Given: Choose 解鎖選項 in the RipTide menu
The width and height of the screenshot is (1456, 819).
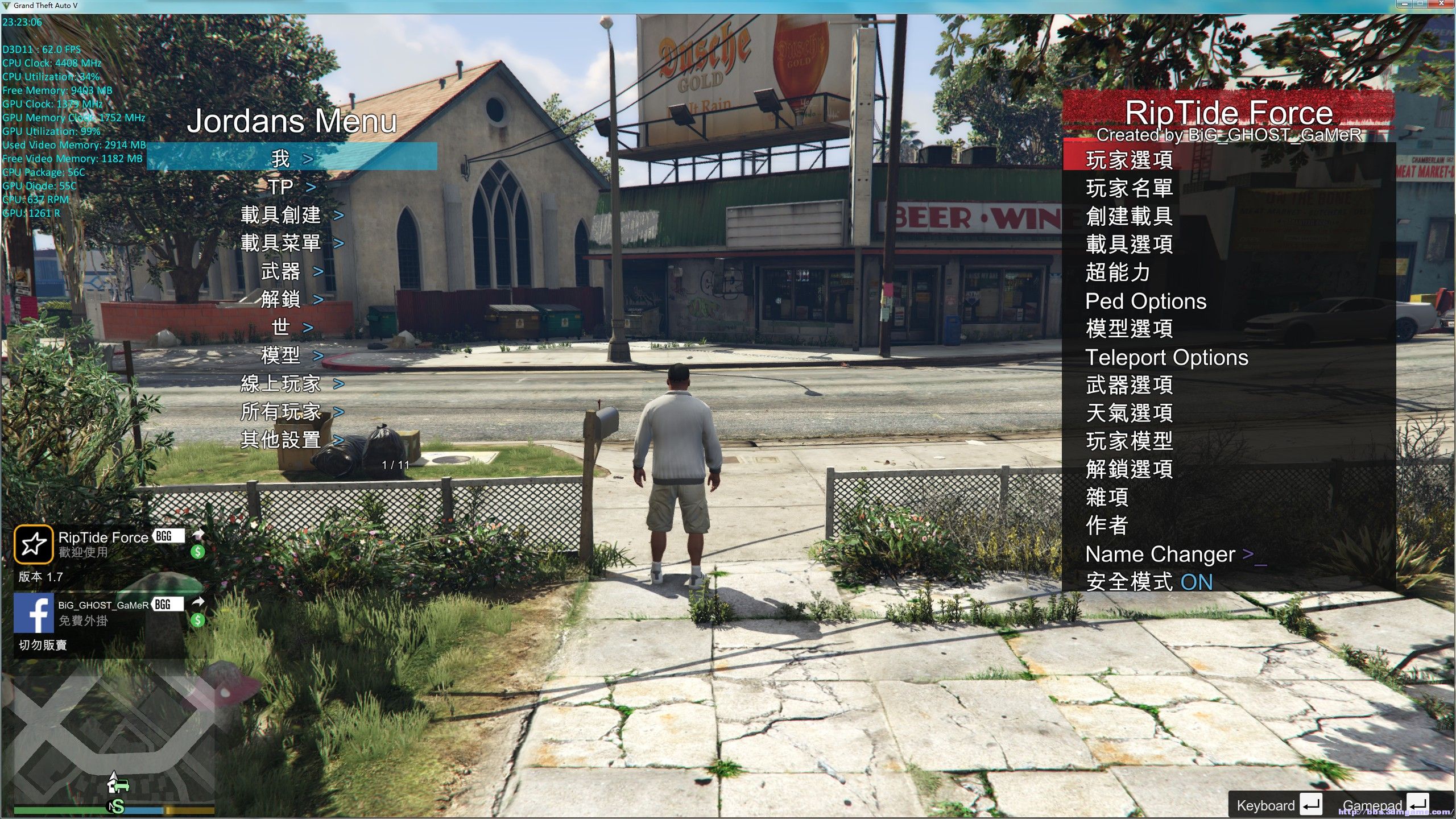Looking at the screenshot, I should pyautogui.click(x=1129, y=469).
